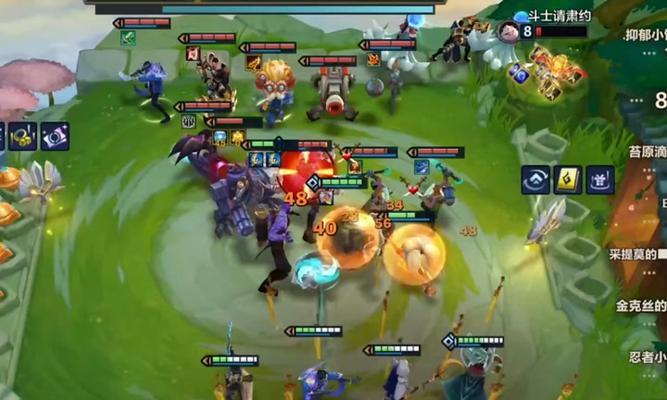Viewport: 667px width, 400px height.
Task: Select the gold coins augment icon
Action: (23, 136)
